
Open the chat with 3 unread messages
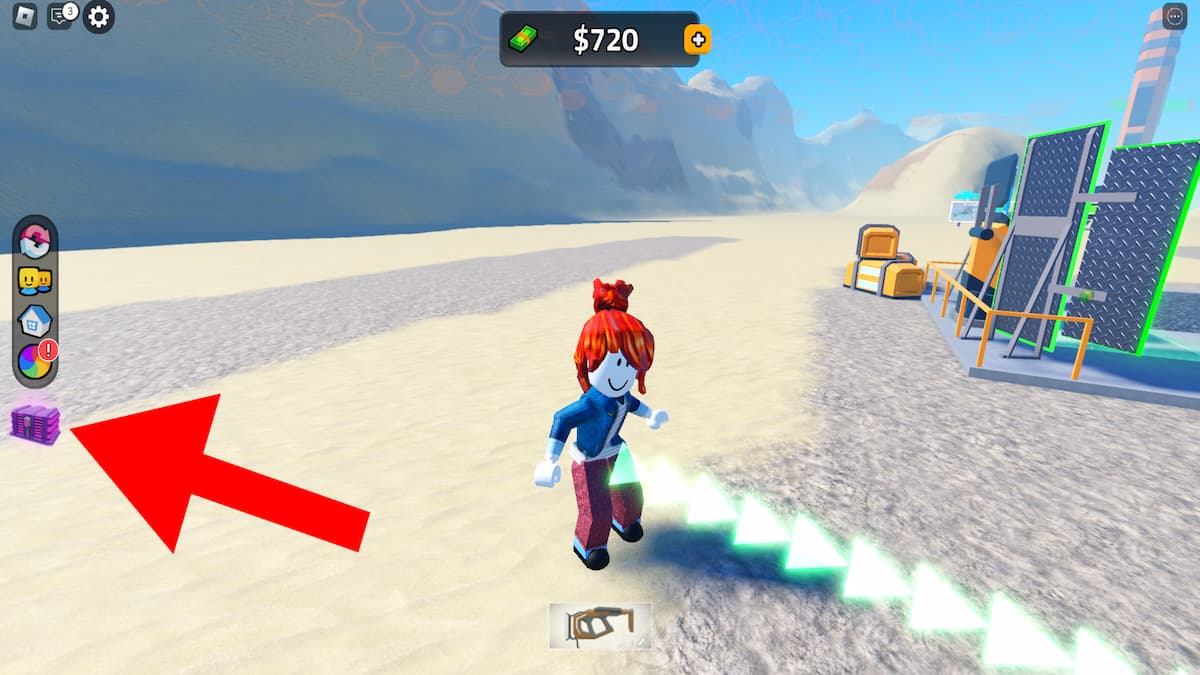pyautogui.click(x=60, y=16)
